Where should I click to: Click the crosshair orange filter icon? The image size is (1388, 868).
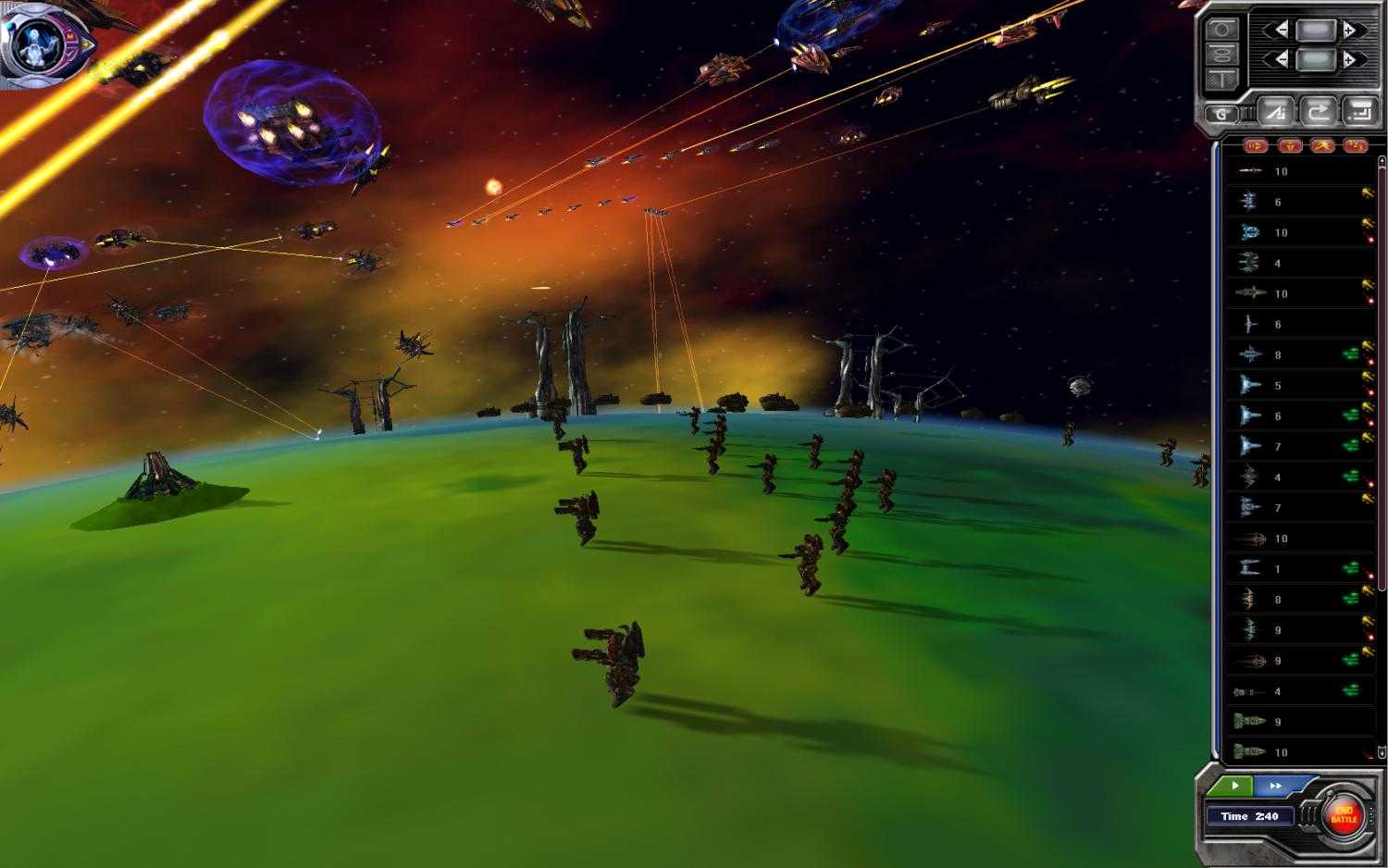(1290, 146)
